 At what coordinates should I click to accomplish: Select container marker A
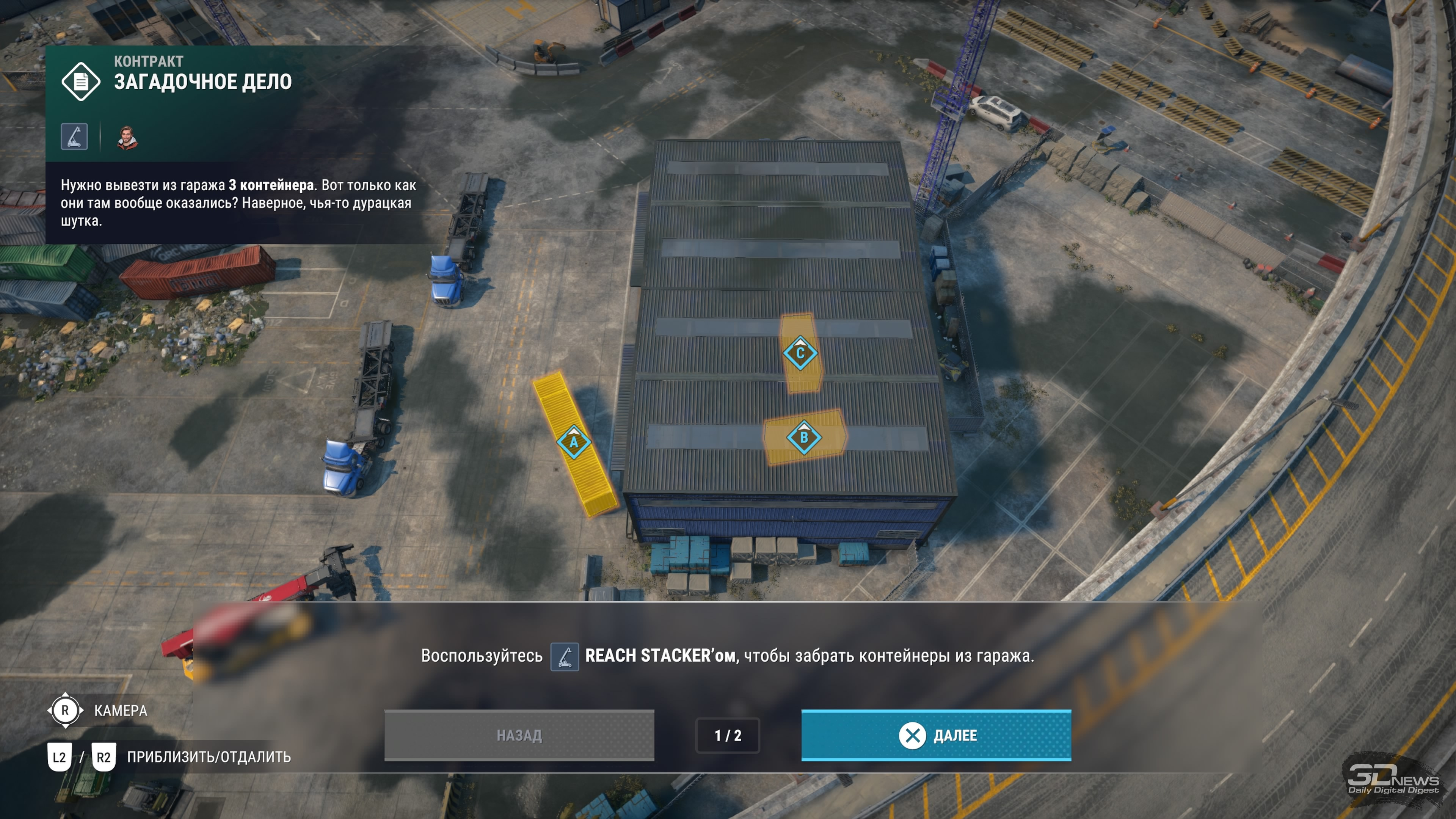pos(574,441)
